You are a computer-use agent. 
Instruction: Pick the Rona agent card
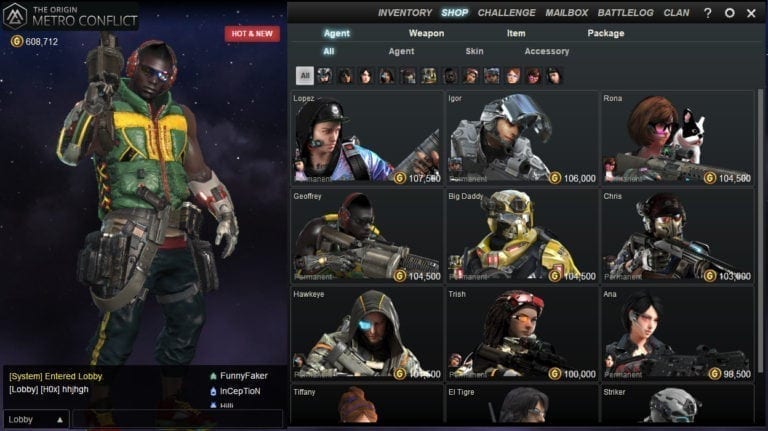677,137
